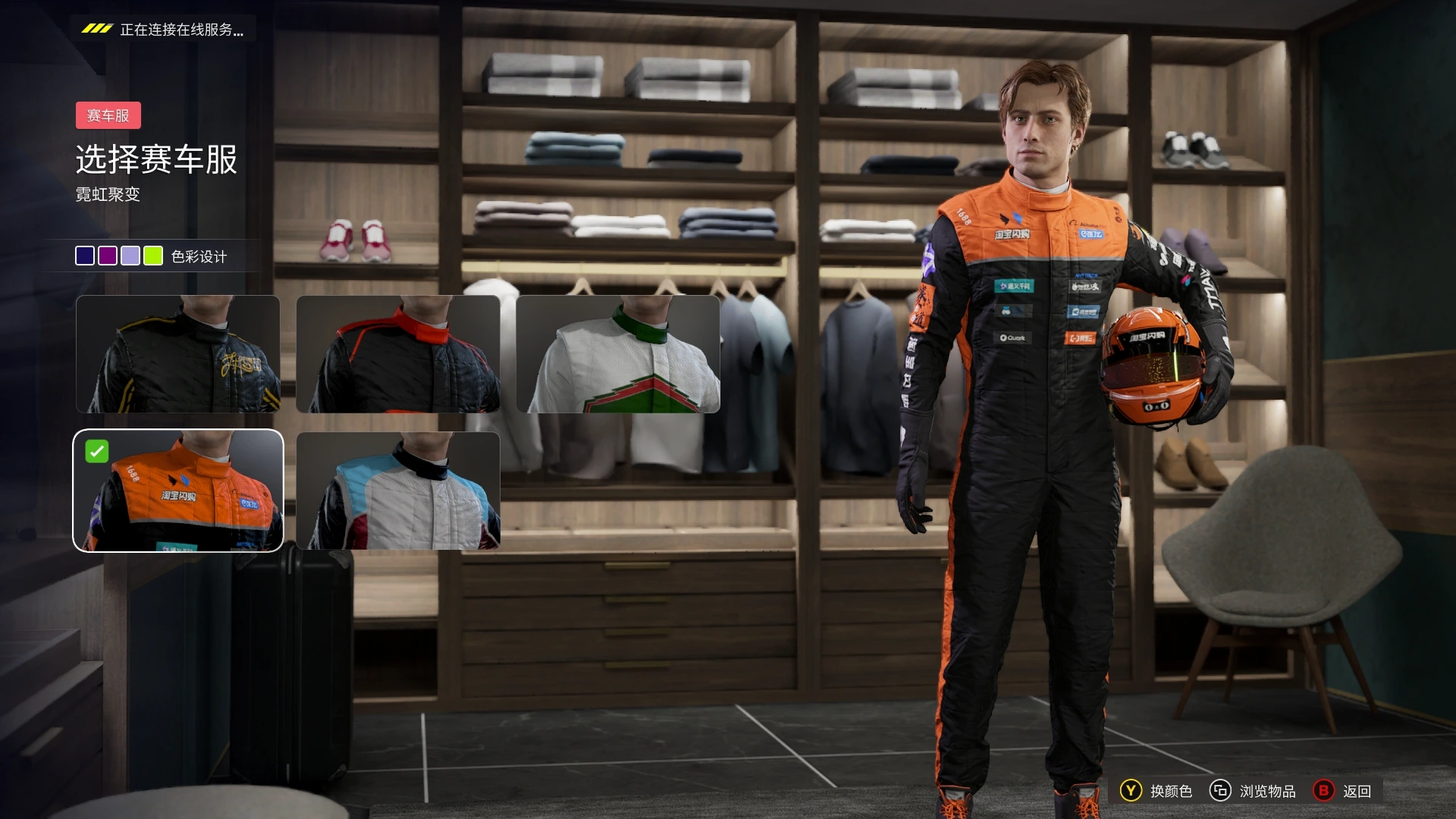The height and width of the screenshot is (819, 1456).
Task: Choose the black suit with red collar
Action: click(x=398, y=354)
